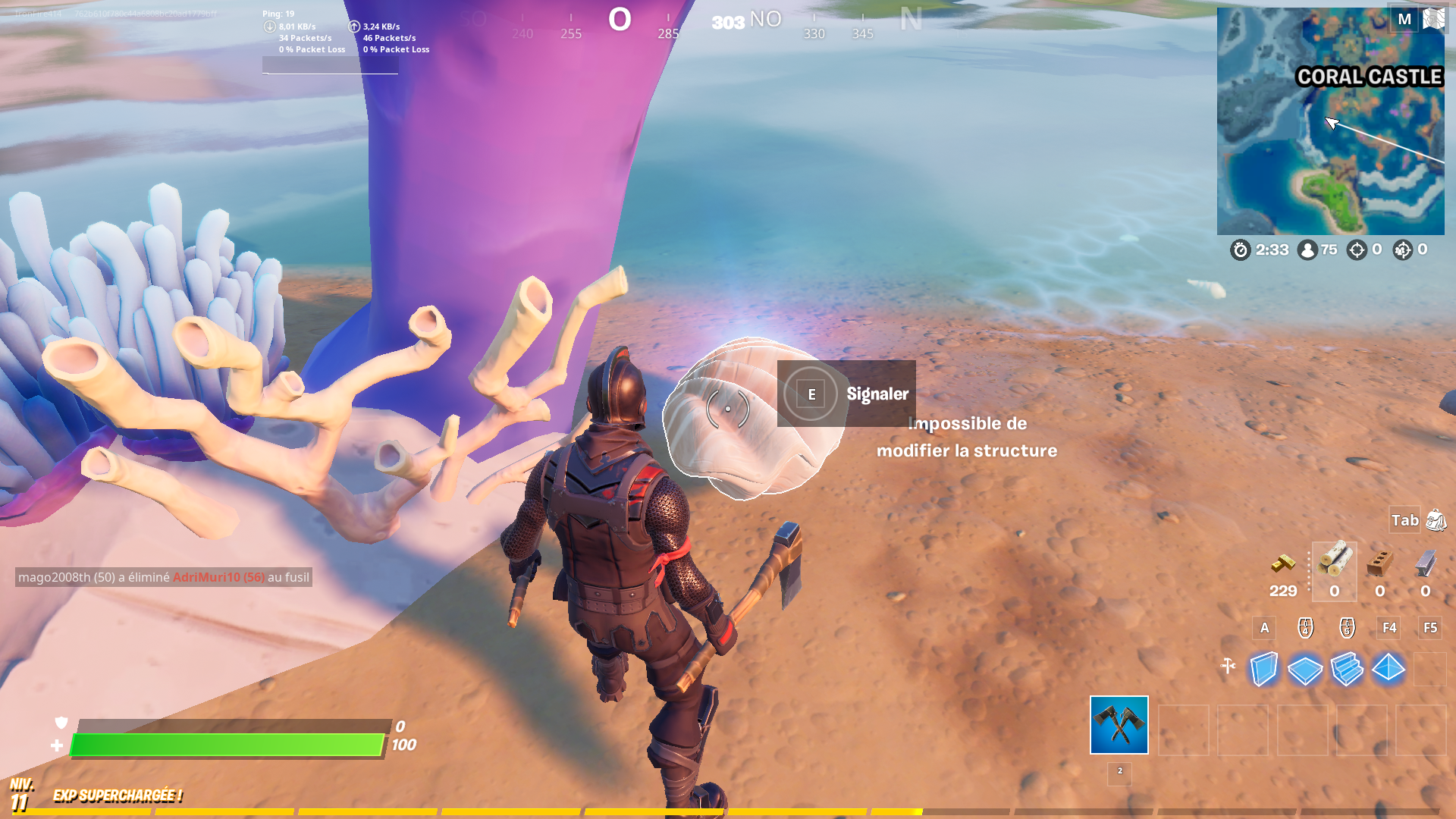Screen dimensions: 1456x819
Task: Open the edit toolbox icon
Action: click(1229, 666)
